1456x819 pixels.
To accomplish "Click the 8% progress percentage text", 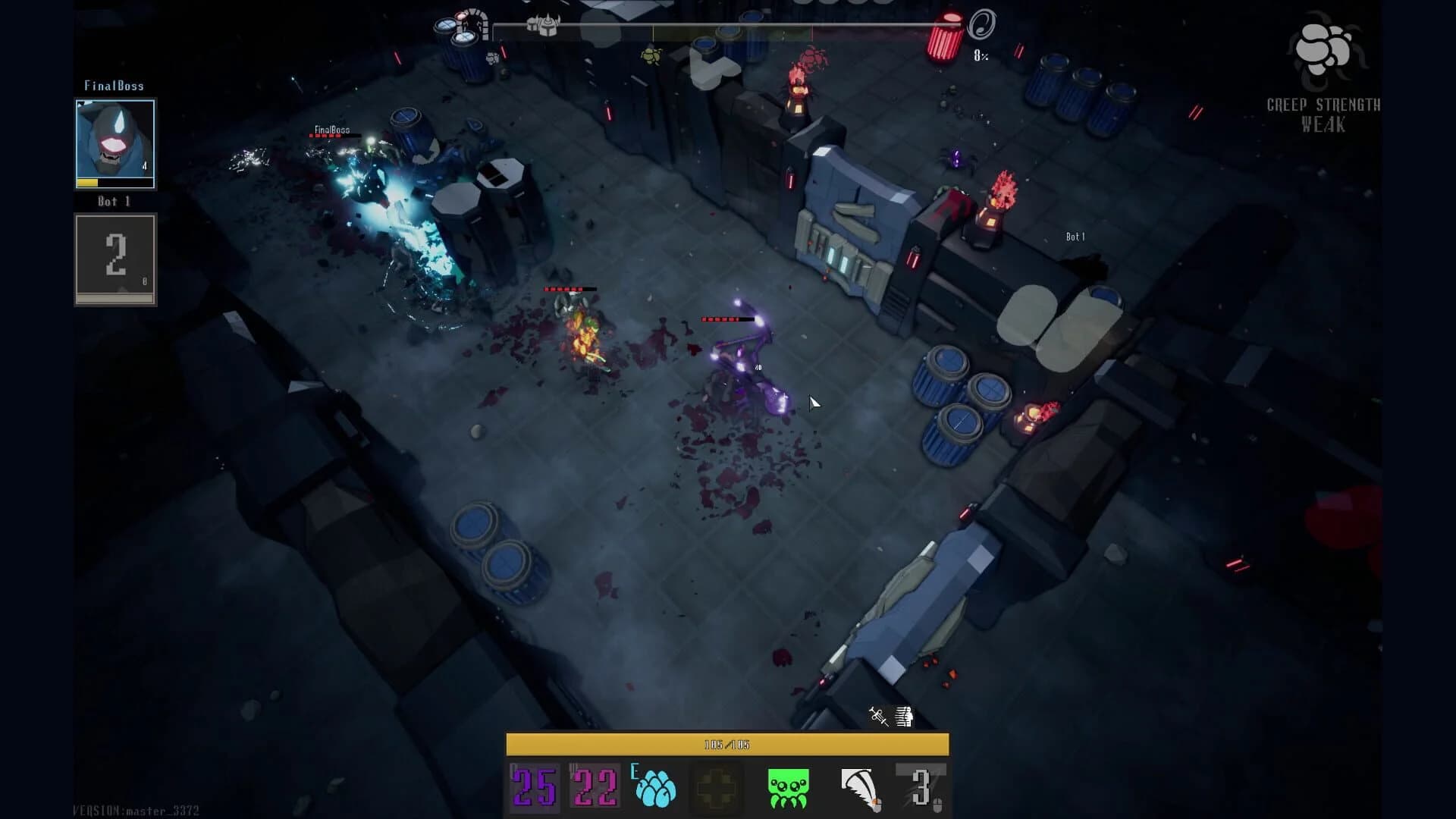I will tap(980, 55).
